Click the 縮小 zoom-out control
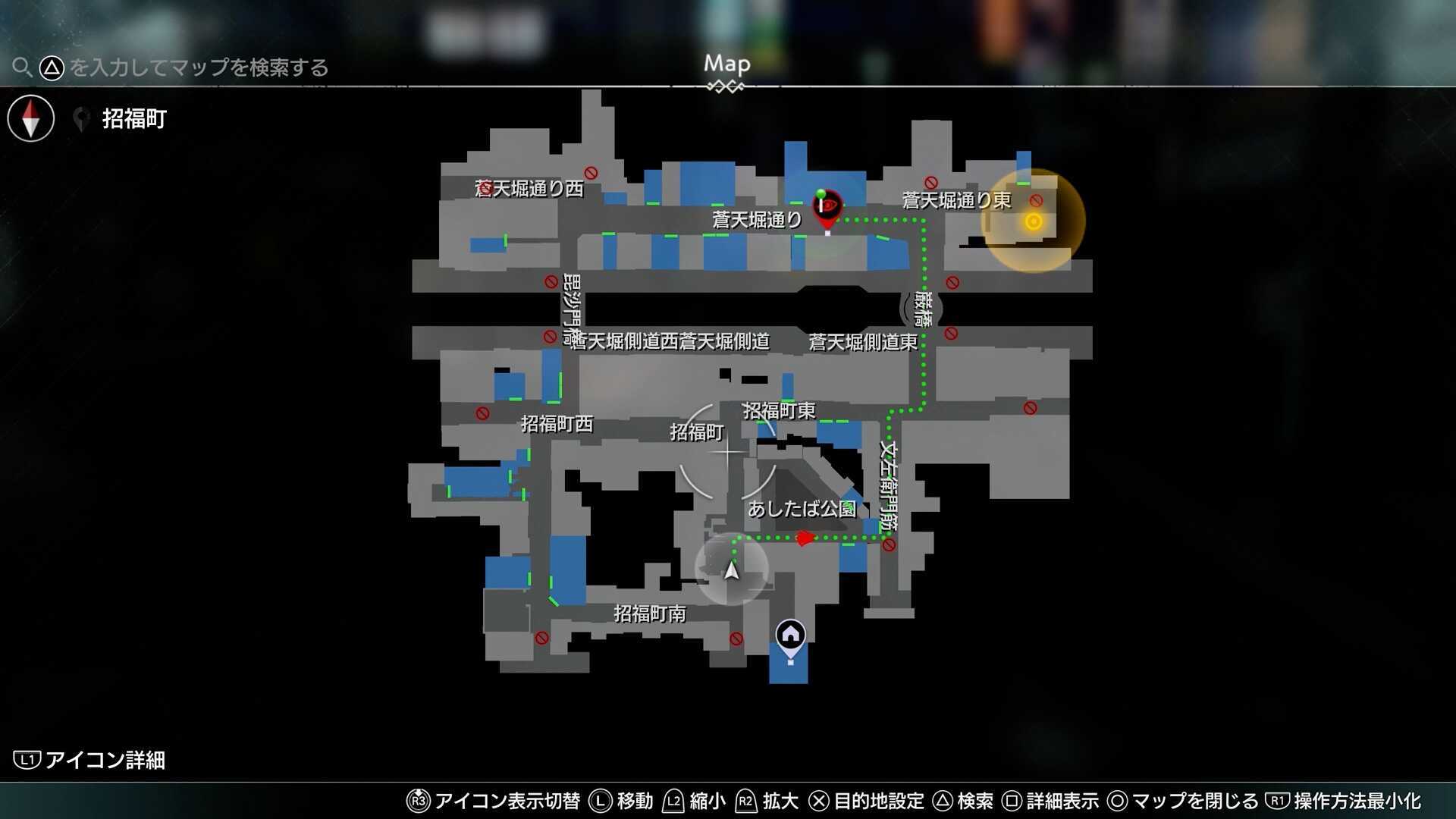The width and height of the screenshot is (1456, 819). [695, 801]
